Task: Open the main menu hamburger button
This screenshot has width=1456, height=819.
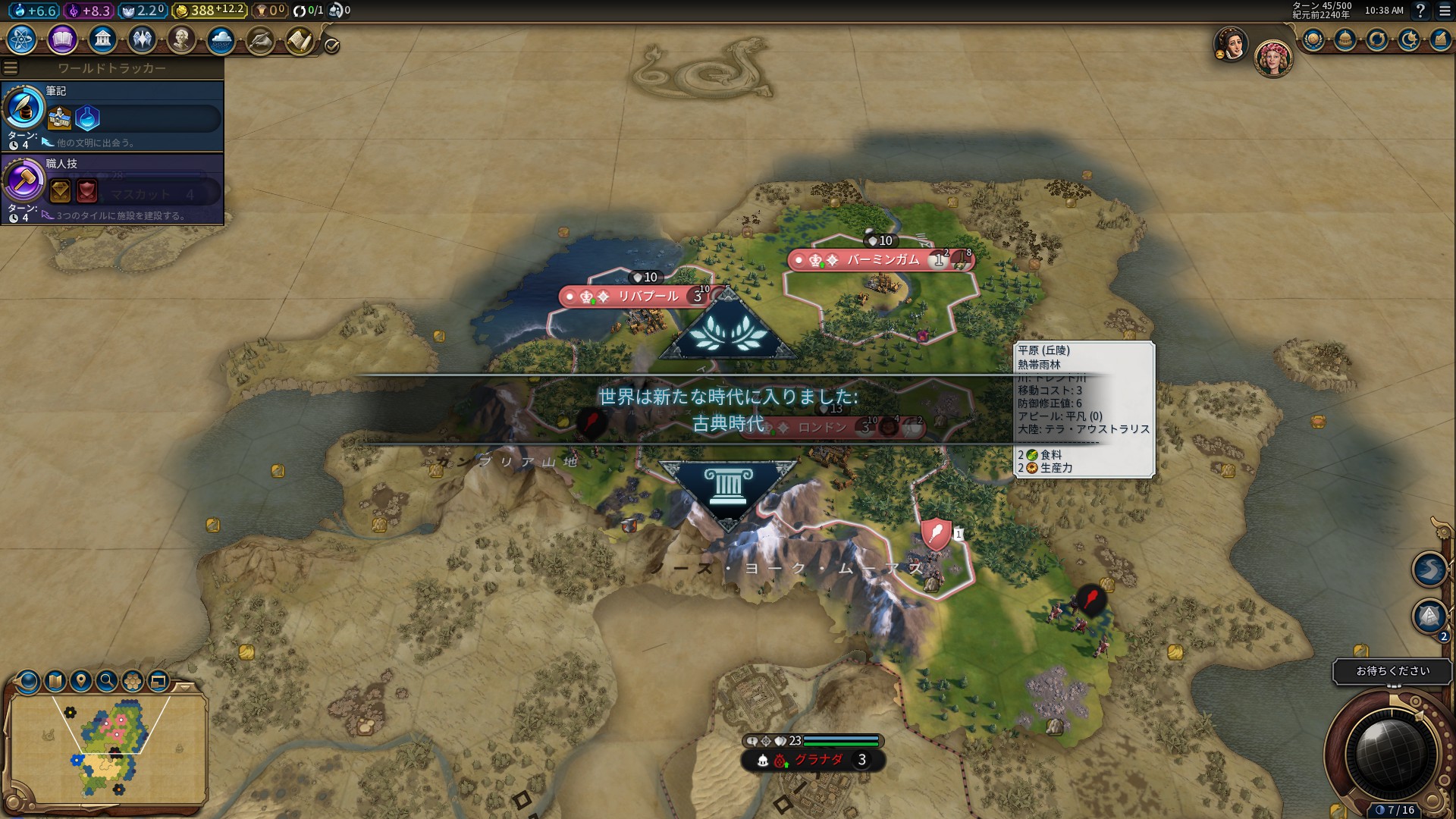Action: [x=1445, y=11]
